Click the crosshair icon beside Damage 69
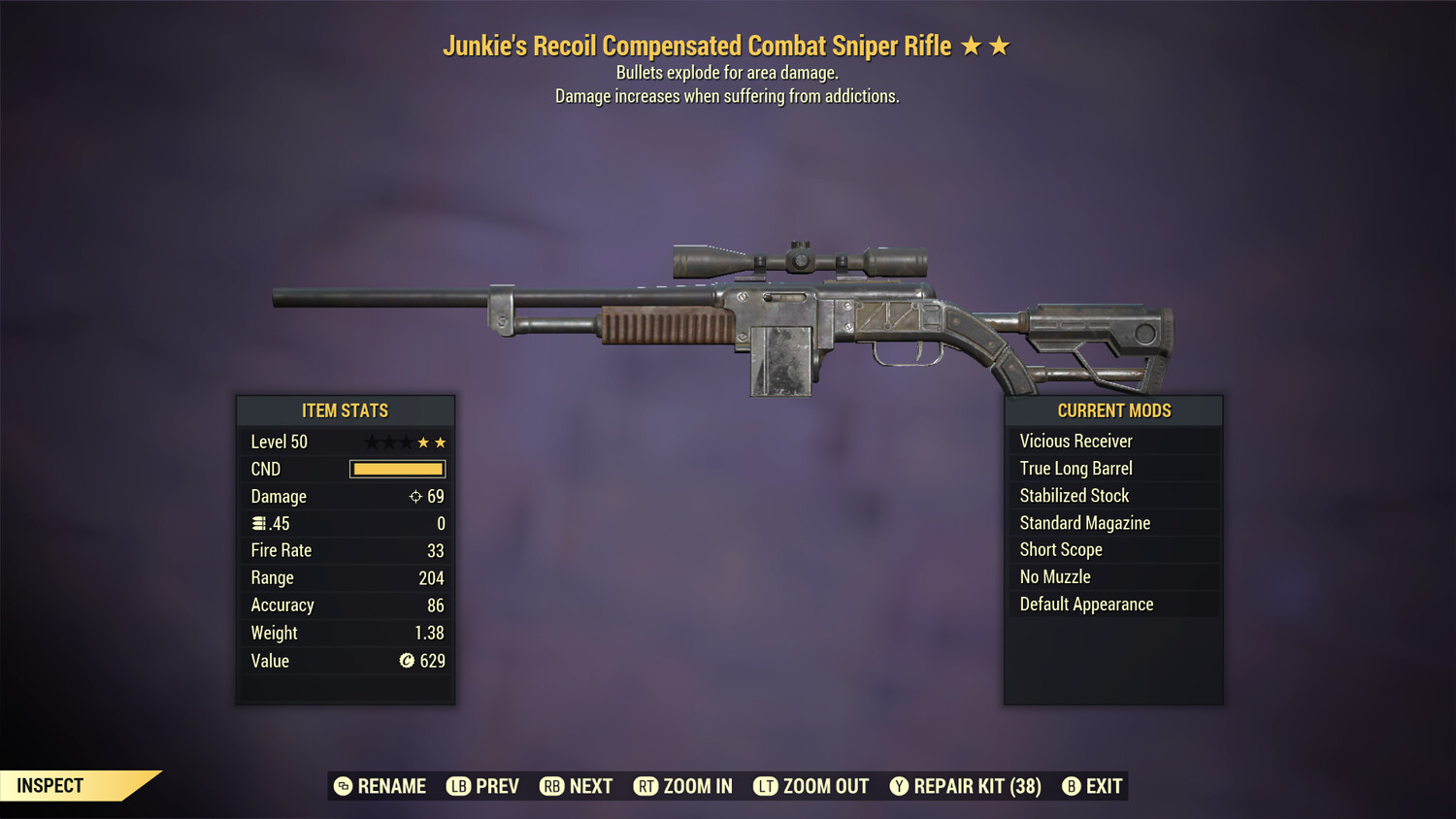This screenshot has height=819, width=1456. click(x=415, y=496)
